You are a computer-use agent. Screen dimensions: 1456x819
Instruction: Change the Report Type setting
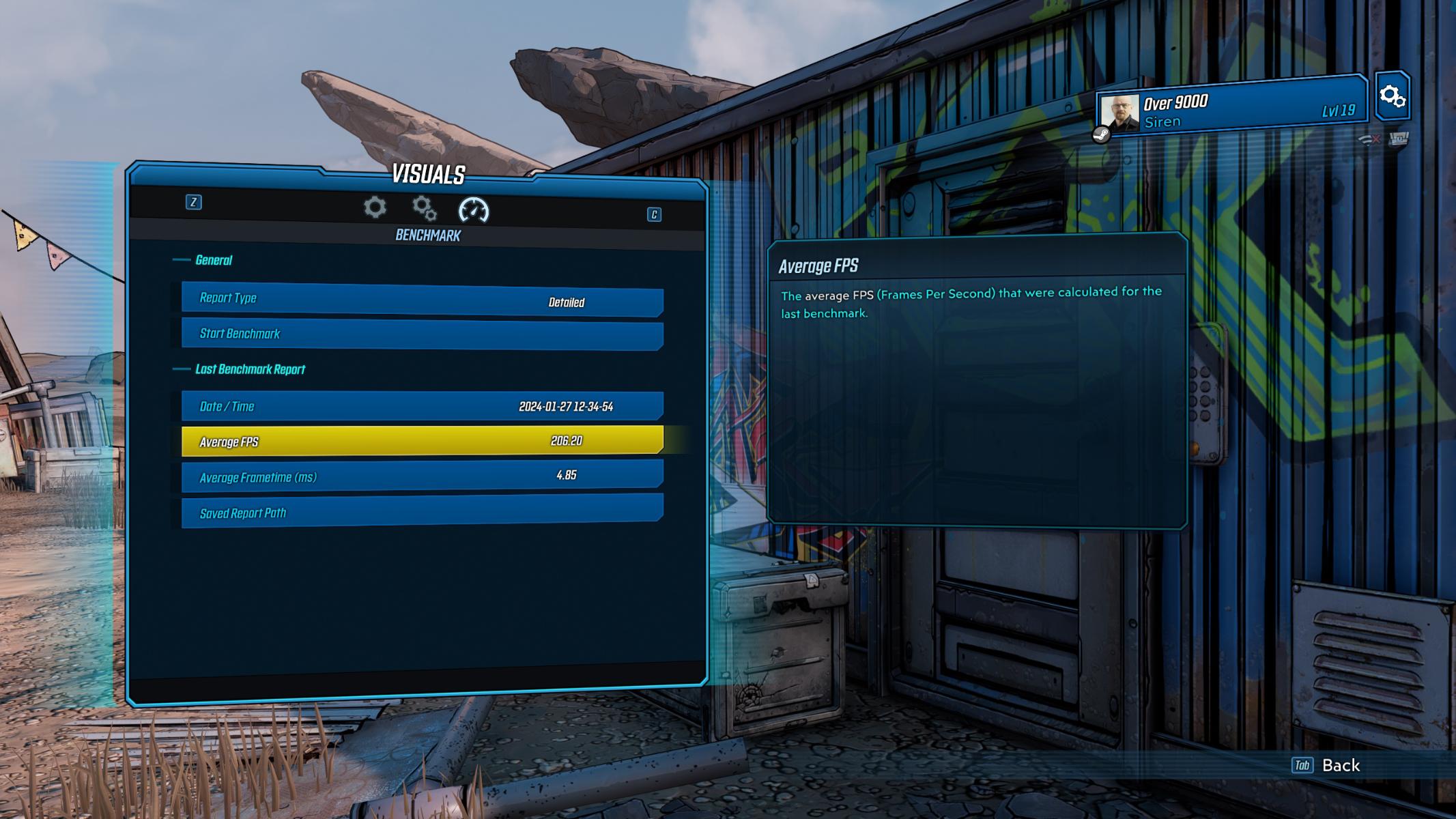422,300
